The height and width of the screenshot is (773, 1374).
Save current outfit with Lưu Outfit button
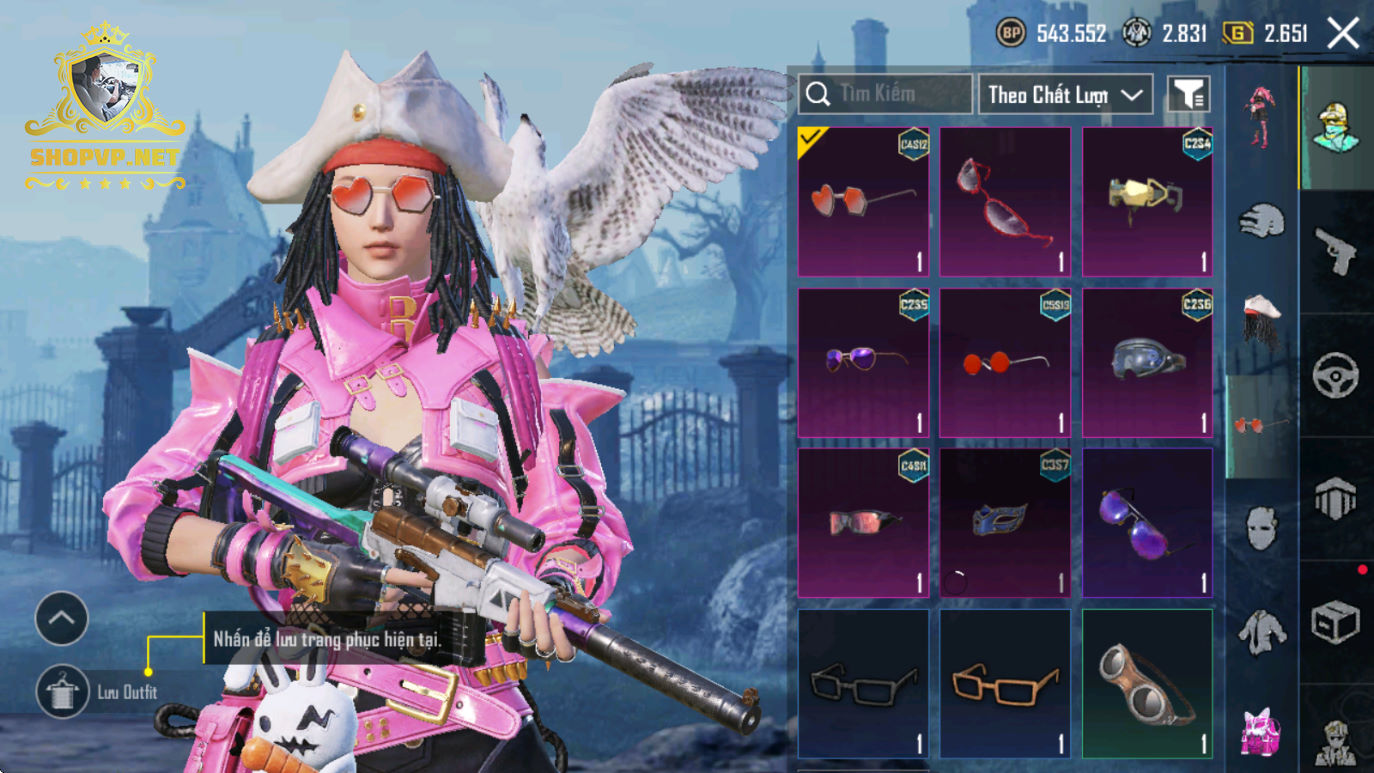[x=62, y=691]
